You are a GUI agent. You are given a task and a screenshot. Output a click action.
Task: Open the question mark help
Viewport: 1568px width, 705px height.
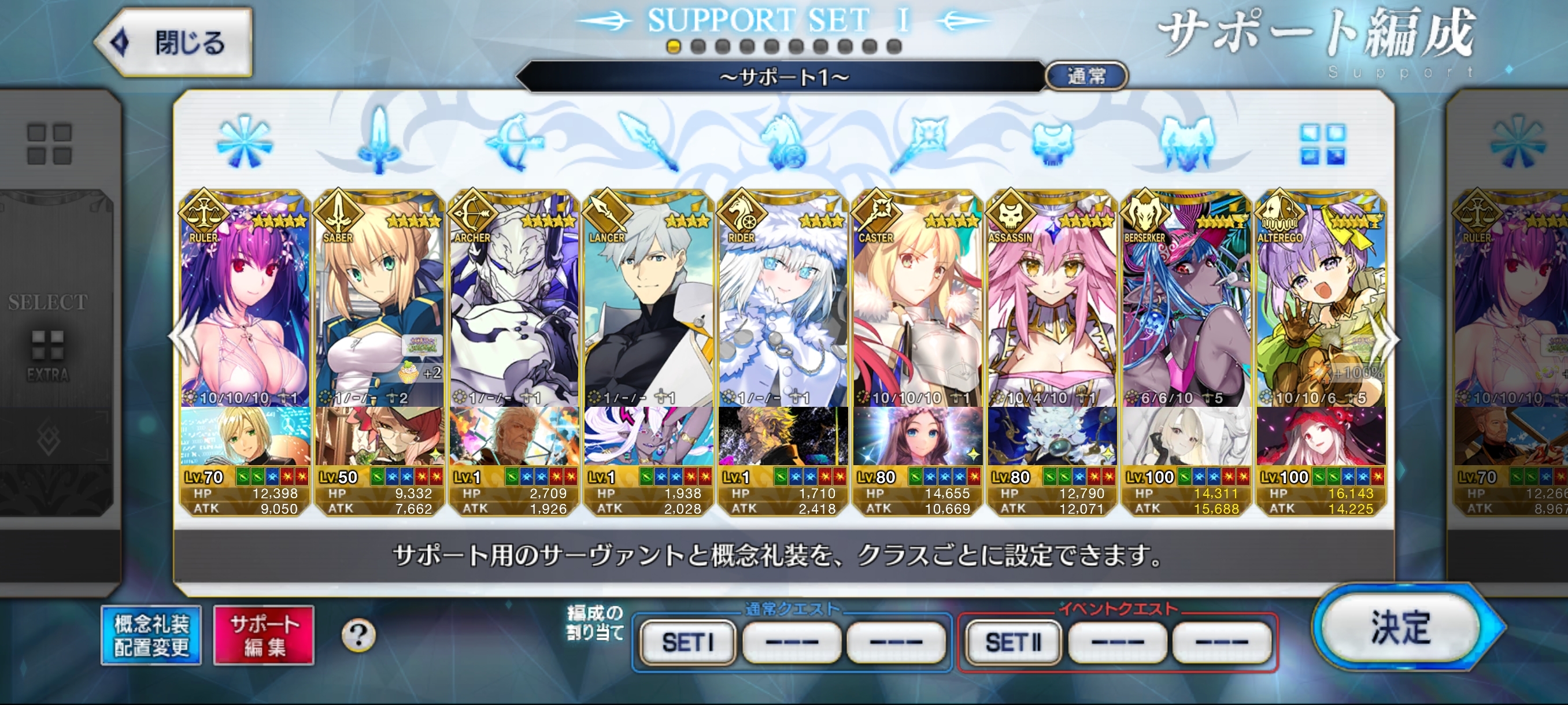[358, 636]
